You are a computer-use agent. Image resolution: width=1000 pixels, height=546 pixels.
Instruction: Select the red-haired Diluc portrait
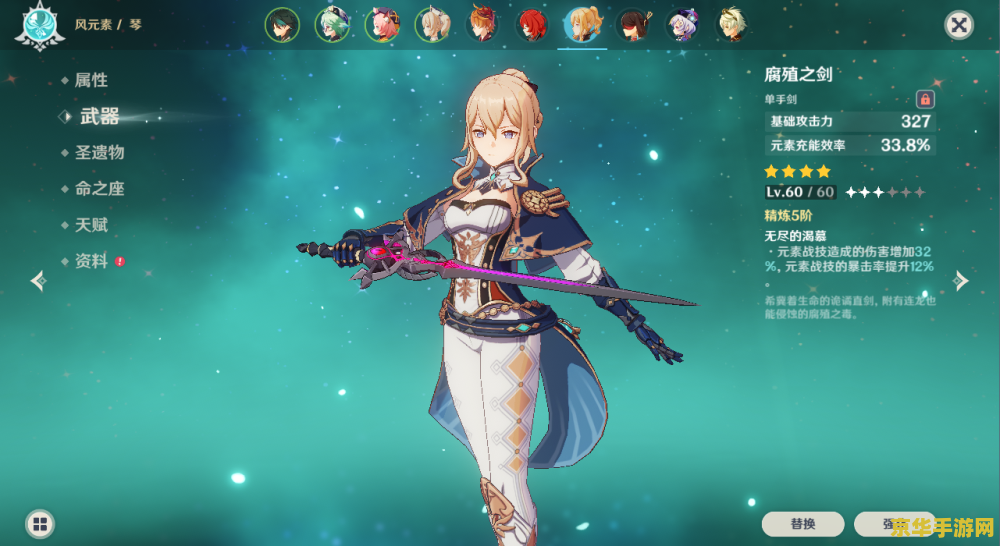pyautogui.click(x=532, y=25)
